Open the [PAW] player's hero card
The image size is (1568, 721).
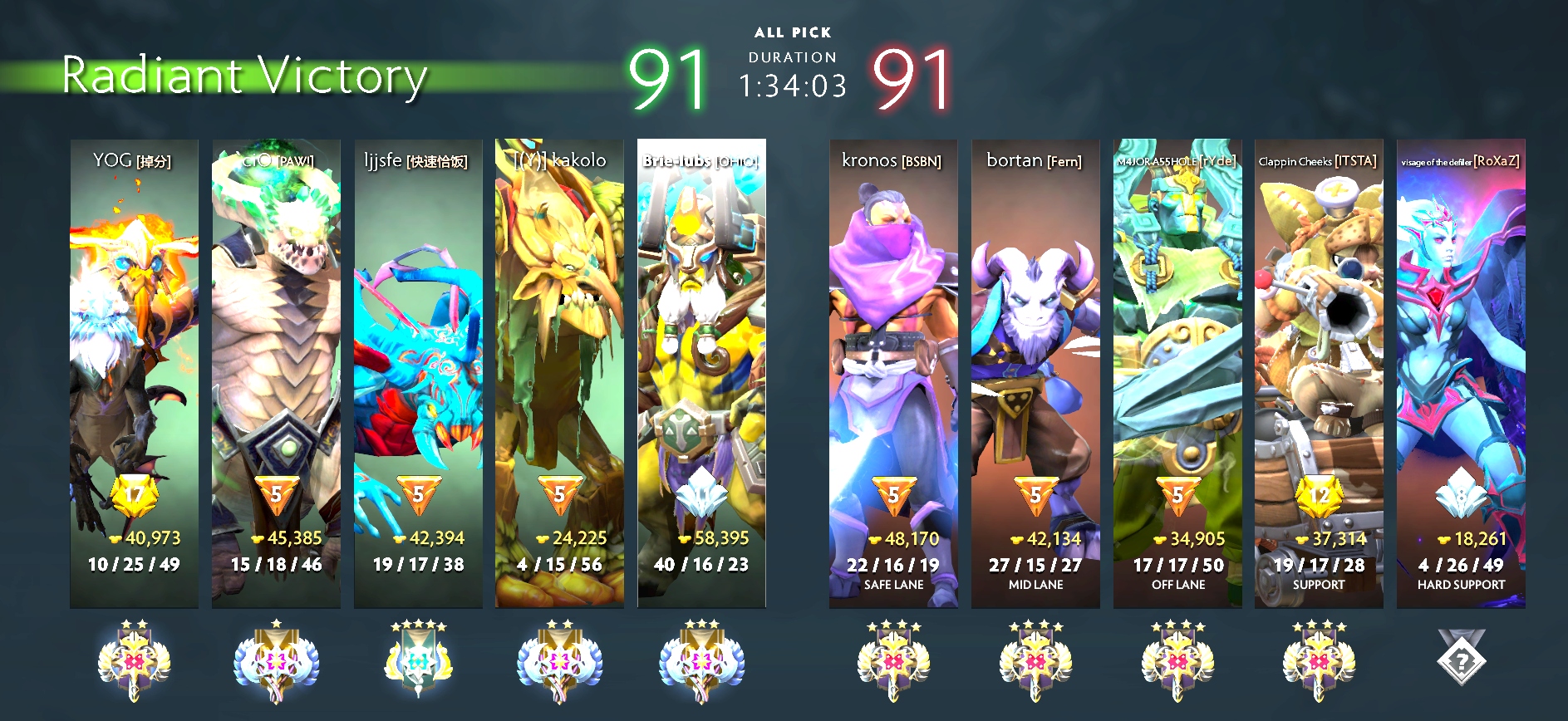[x=276, y=374]
